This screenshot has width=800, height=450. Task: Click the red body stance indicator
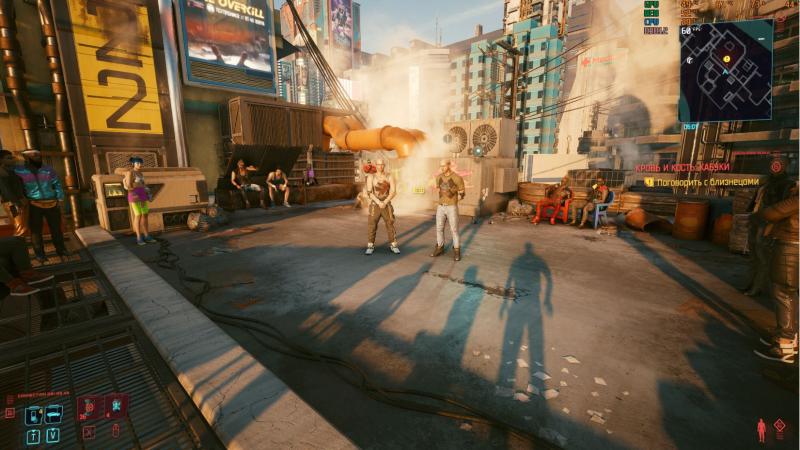tap(762, 430)
